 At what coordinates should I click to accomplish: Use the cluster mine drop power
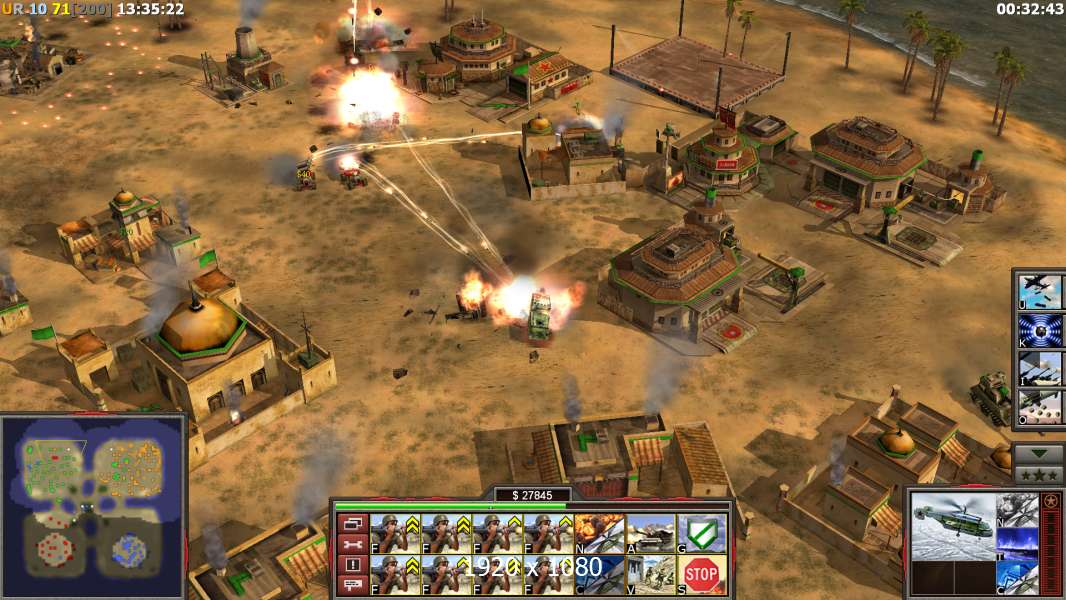point(1041,406)
